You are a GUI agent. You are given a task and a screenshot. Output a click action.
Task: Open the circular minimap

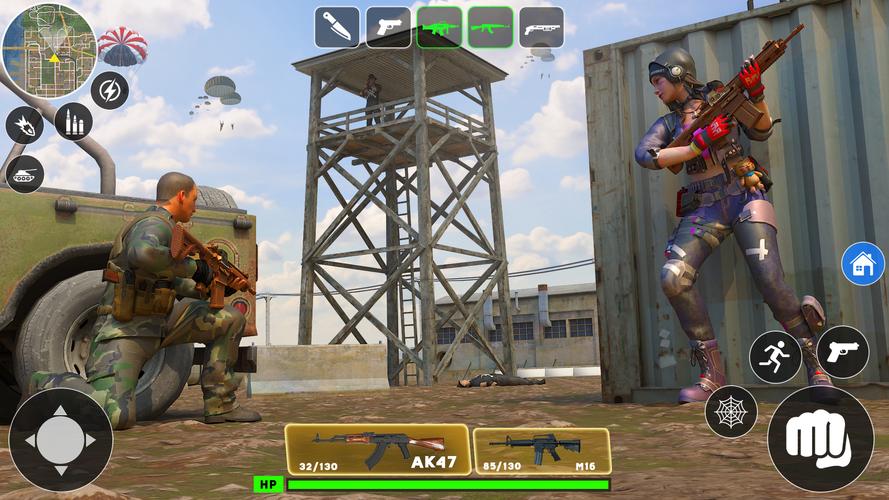[x=48, y=50]
